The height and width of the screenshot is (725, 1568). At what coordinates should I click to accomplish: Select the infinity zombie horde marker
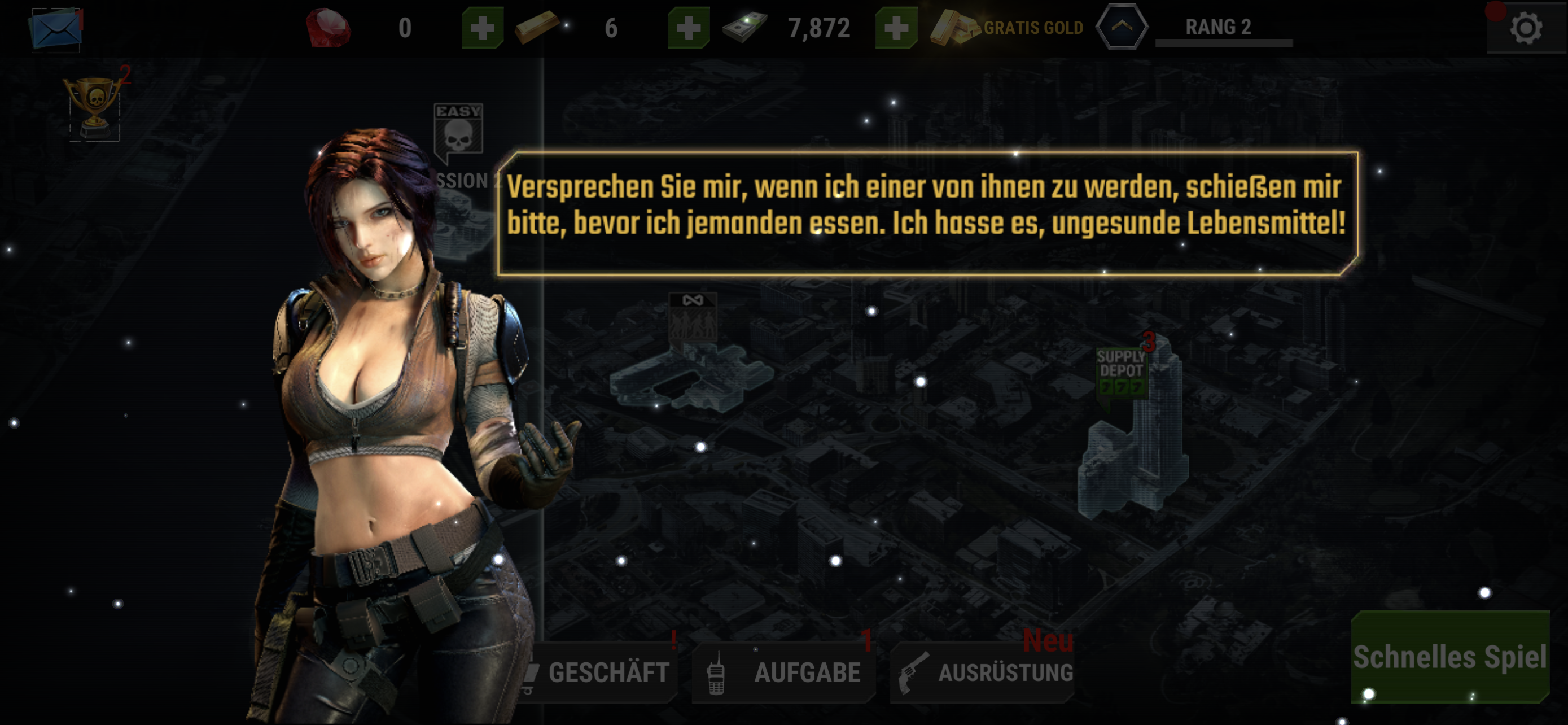coord(693,317)
